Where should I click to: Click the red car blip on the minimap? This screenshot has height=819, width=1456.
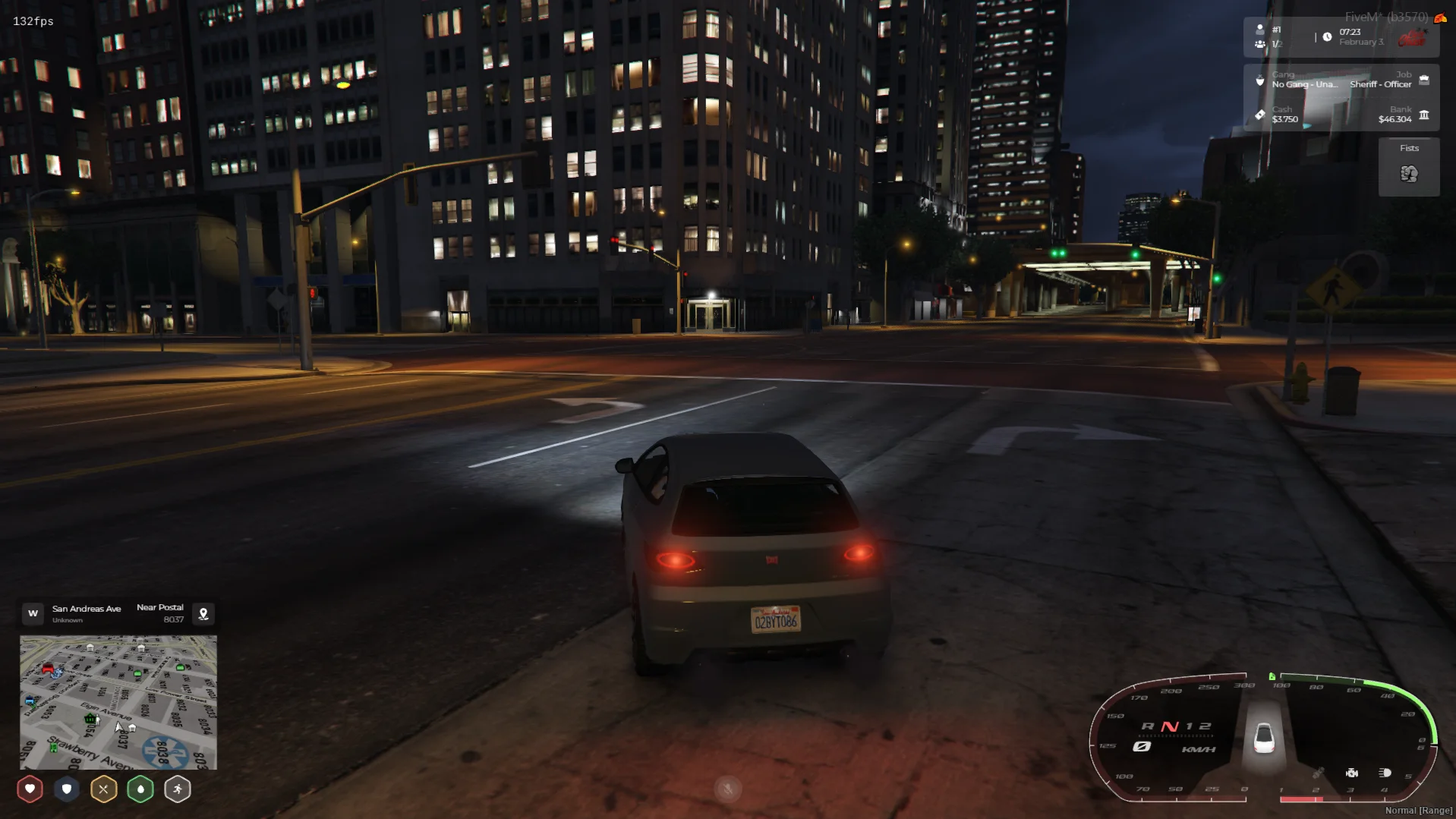(x=48, y=669)
